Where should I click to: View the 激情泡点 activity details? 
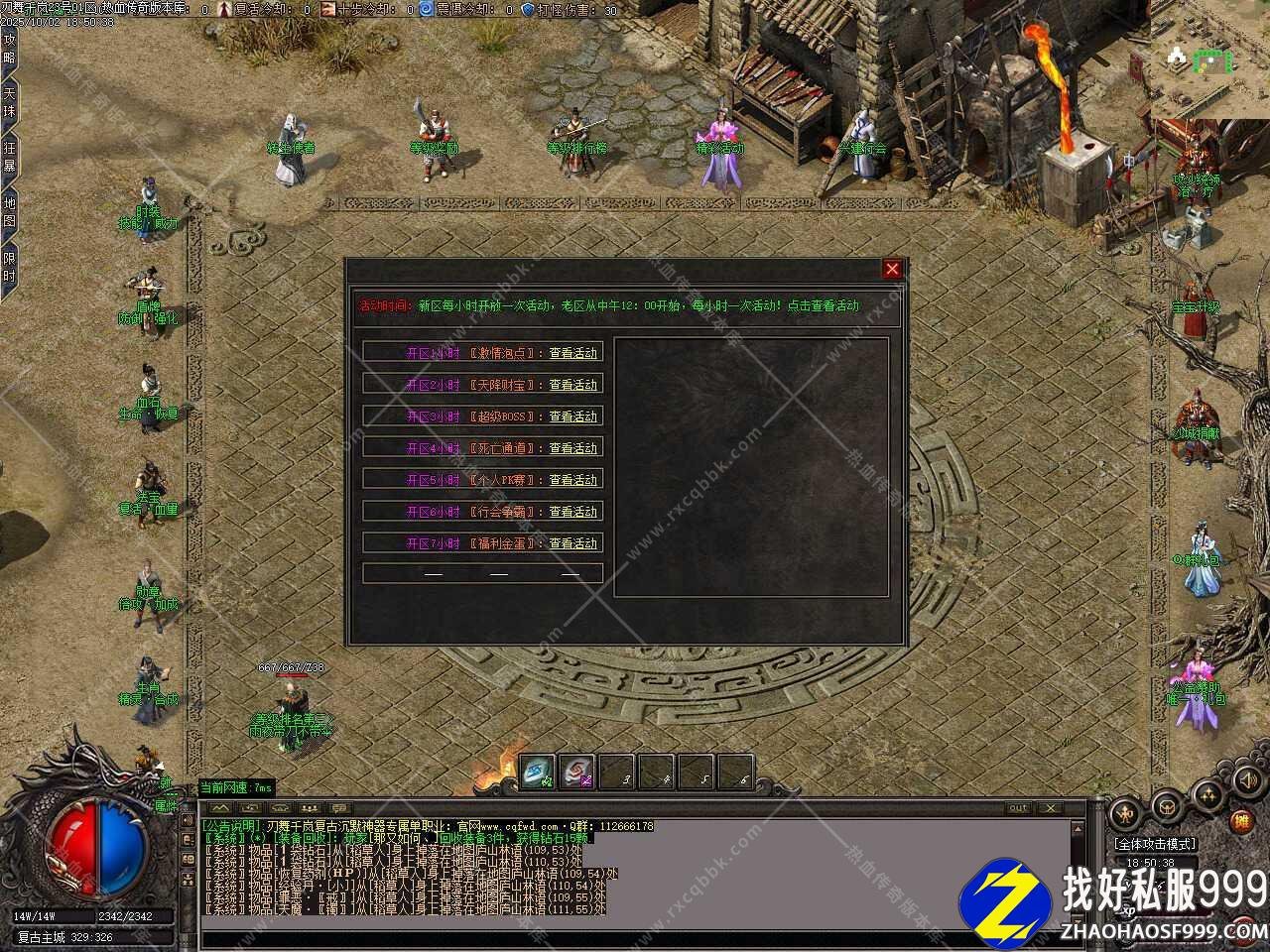click(x=573, y=353)
